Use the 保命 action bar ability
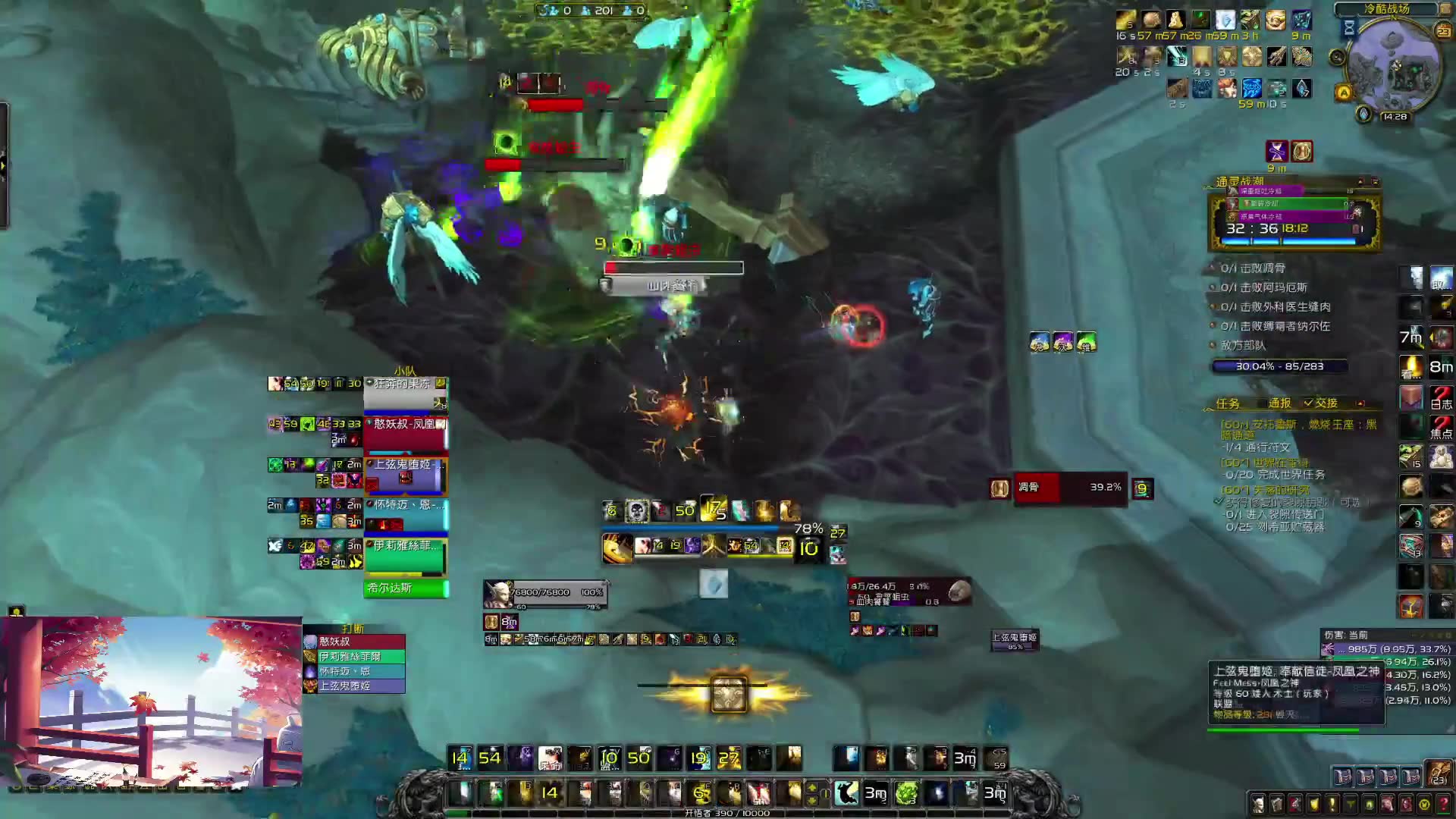 tap(550, 758)
